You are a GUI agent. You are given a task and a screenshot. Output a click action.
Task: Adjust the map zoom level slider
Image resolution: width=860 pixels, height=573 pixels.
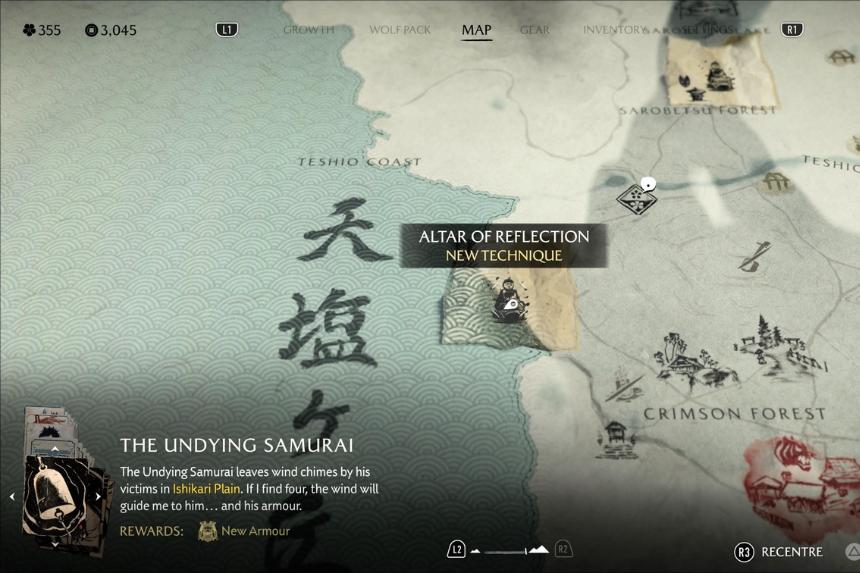pyautogui.click(x=509, y=550)
